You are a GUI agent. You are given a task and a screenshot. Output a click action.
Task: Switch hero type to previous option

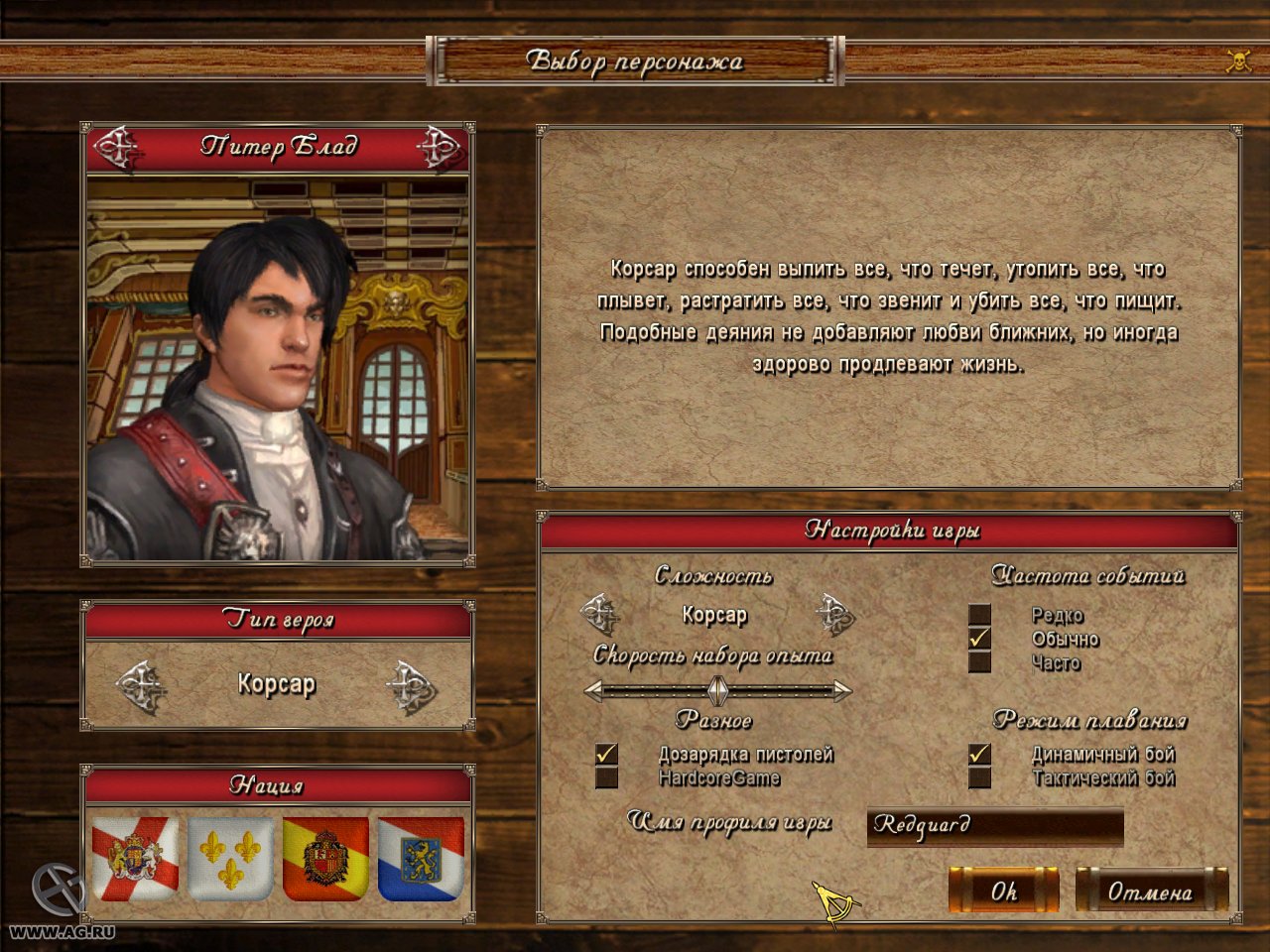click(x=141, y=685)
